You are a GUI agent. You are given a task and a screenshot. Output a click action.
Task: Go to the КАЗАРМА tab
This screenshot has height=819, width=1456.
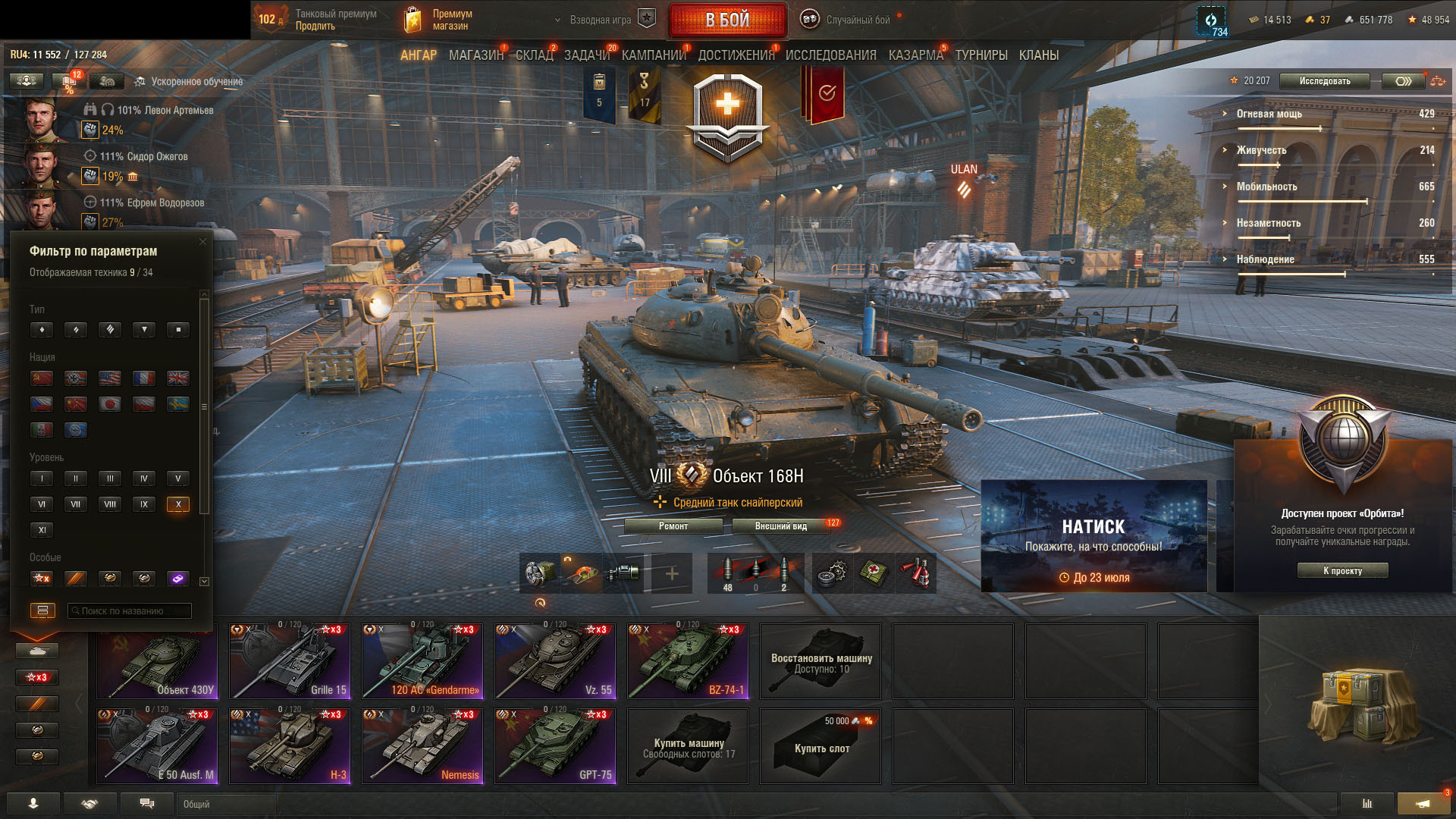(915, 55)
